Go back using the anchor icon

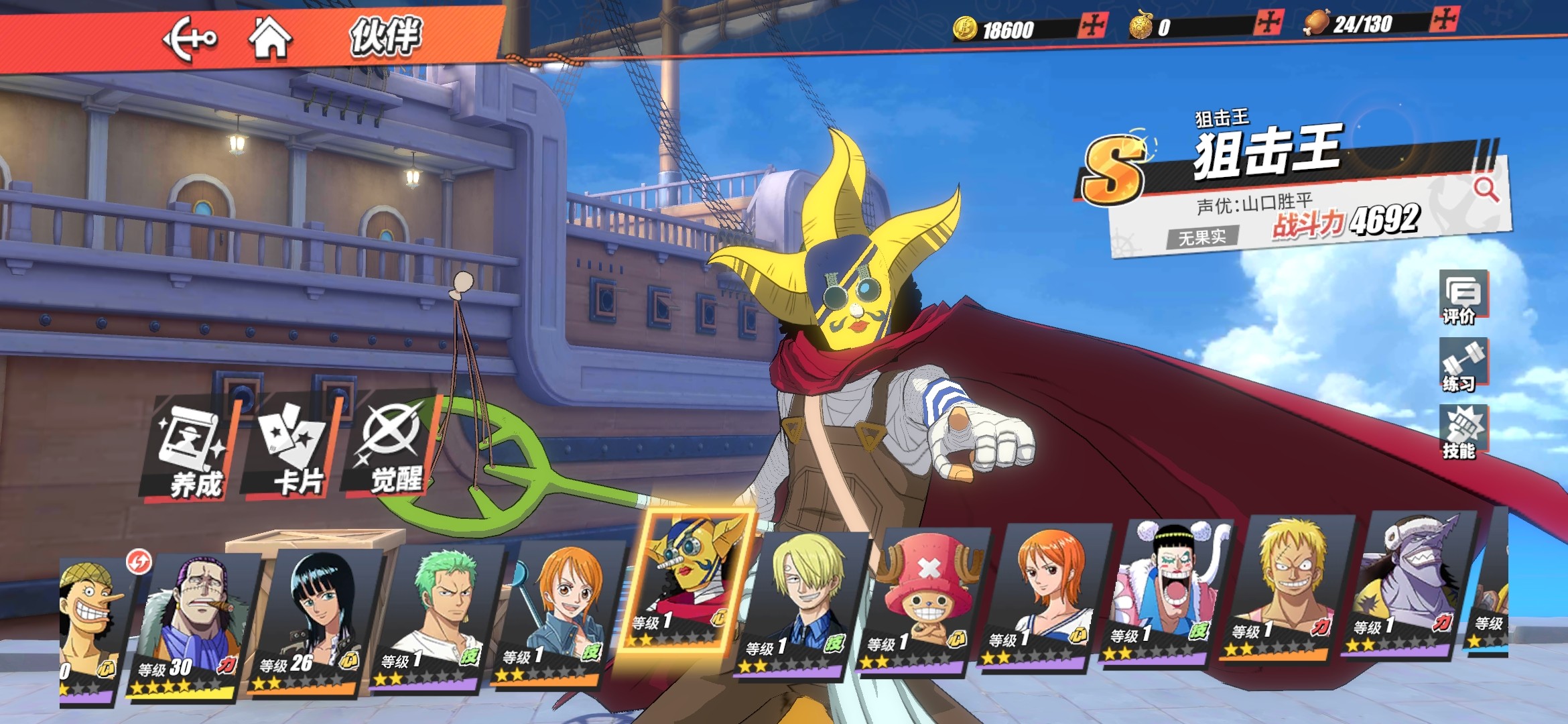pos(190,39)
